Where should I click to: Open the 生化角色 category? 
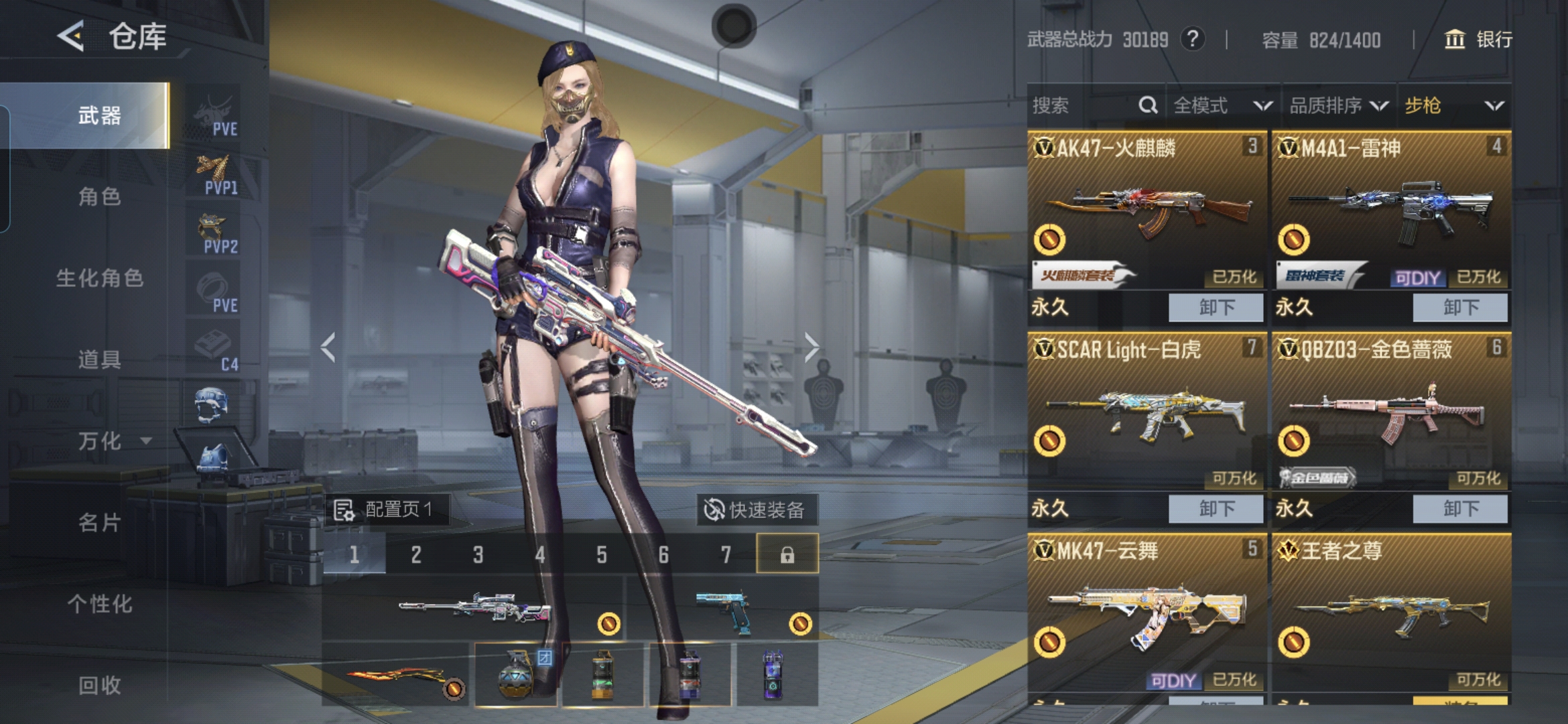pyautogui.click(x=99, y=278)
